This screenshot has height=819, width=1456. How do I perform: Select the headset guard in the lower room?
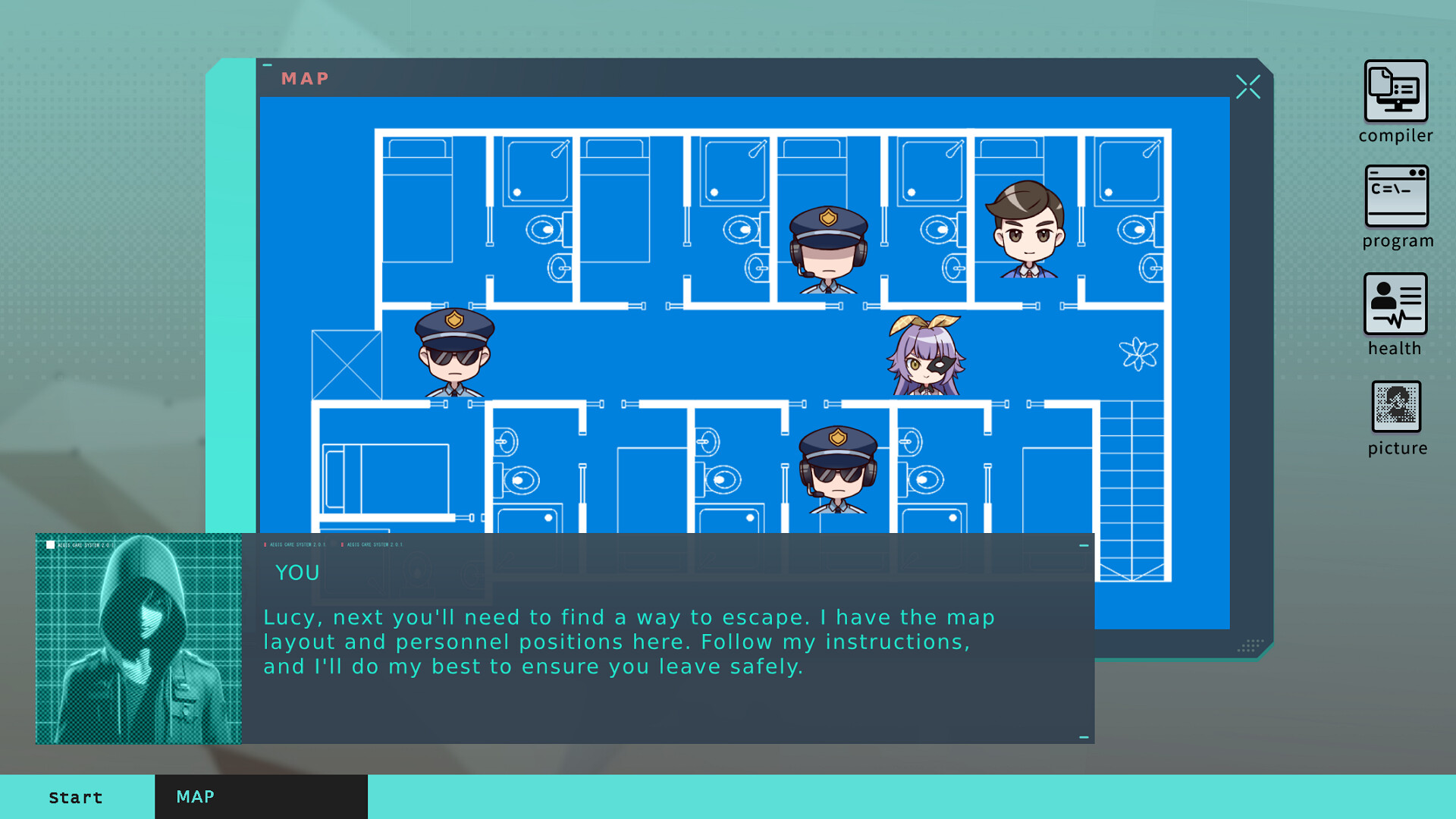(x=837, y=470)
